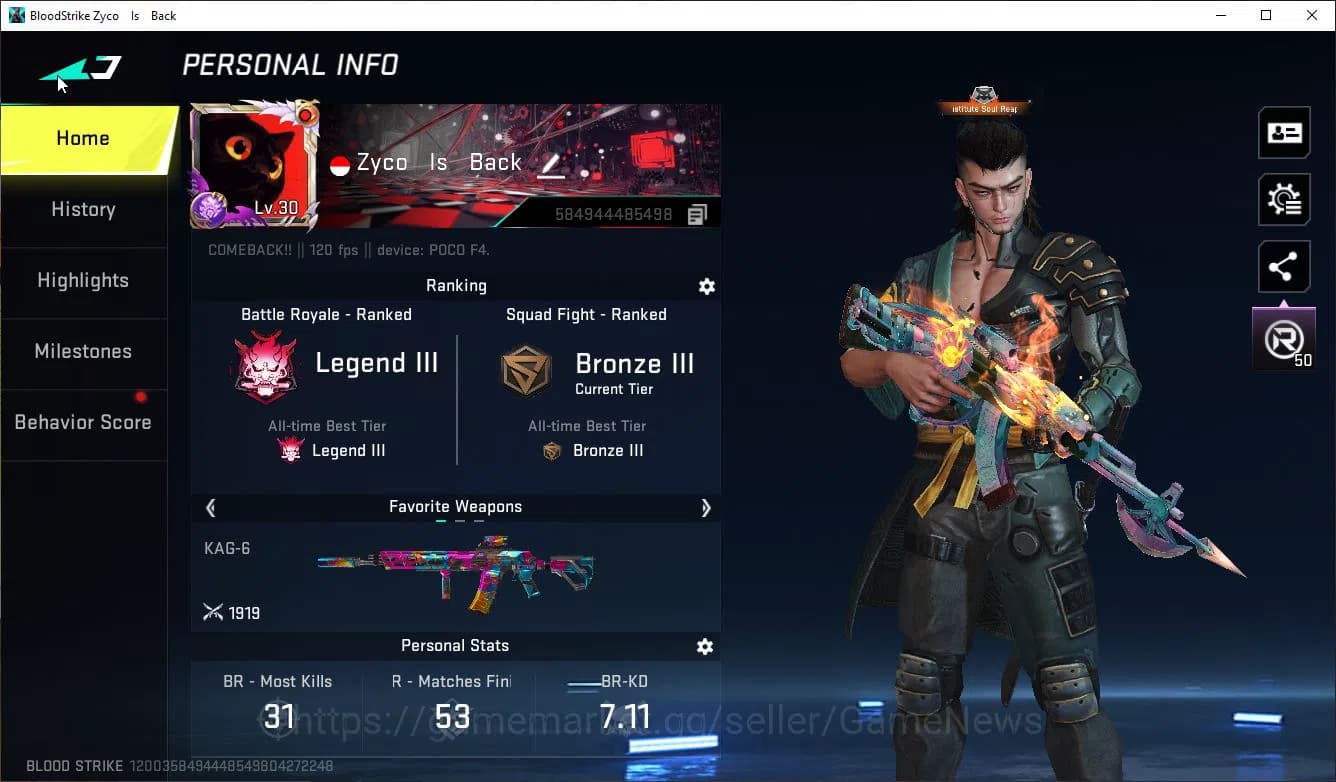Open the player ID card icon
The height and width of the screenshot is (782, 1336).
[1284, 132]
